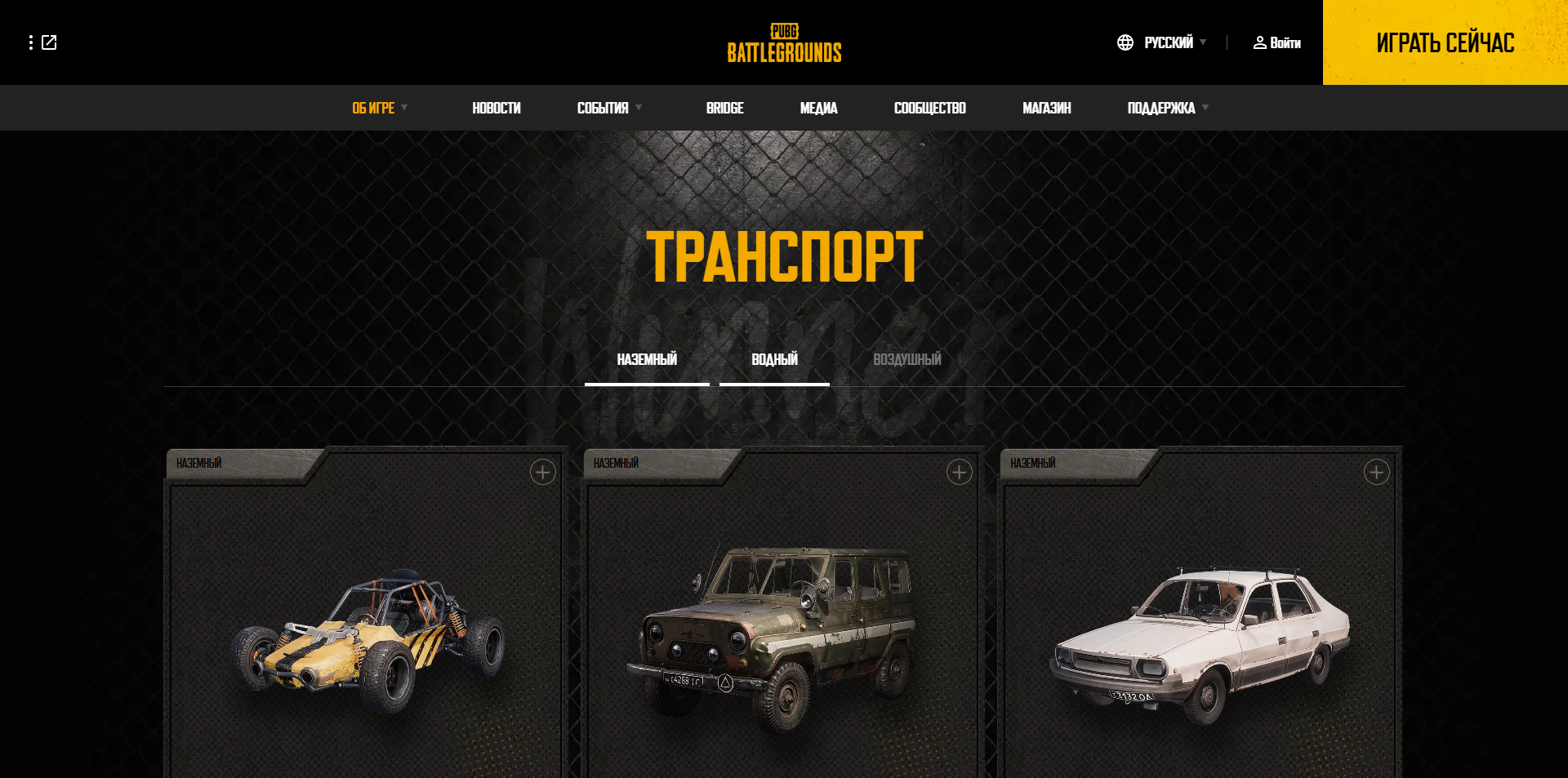Open the BRIDGE section in the navigation
The height and width of the screenshot is (778, 1568).
tap(724, 107)
